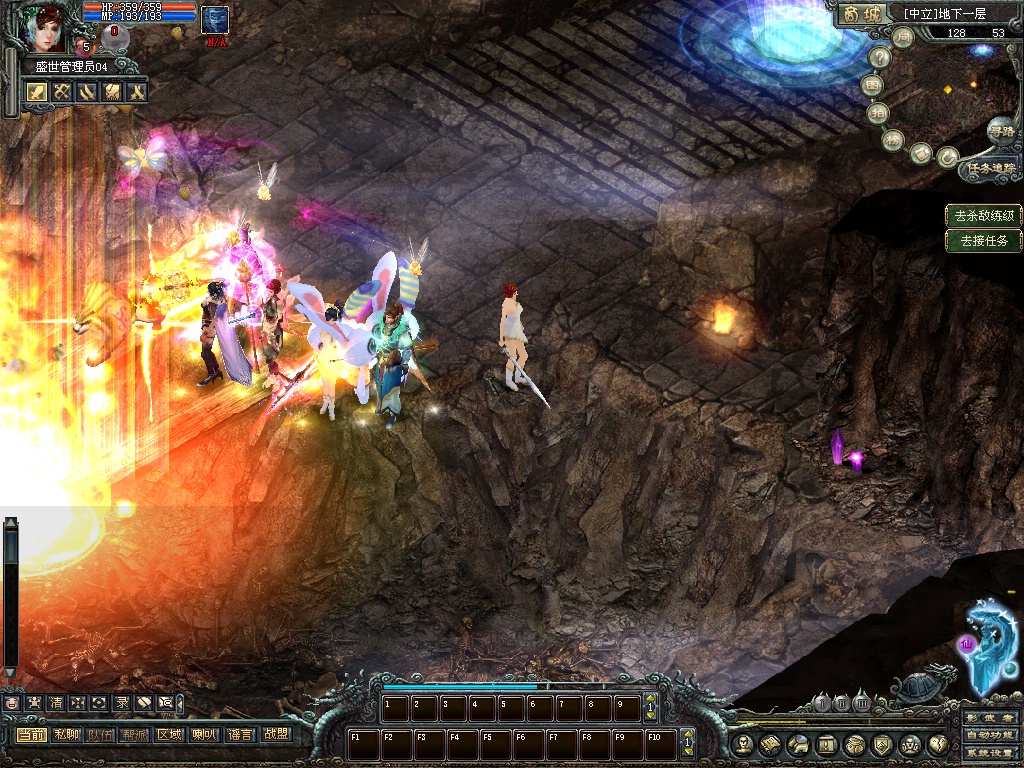
Task: Choose the 去接任务 button
Action: (984, 240)
